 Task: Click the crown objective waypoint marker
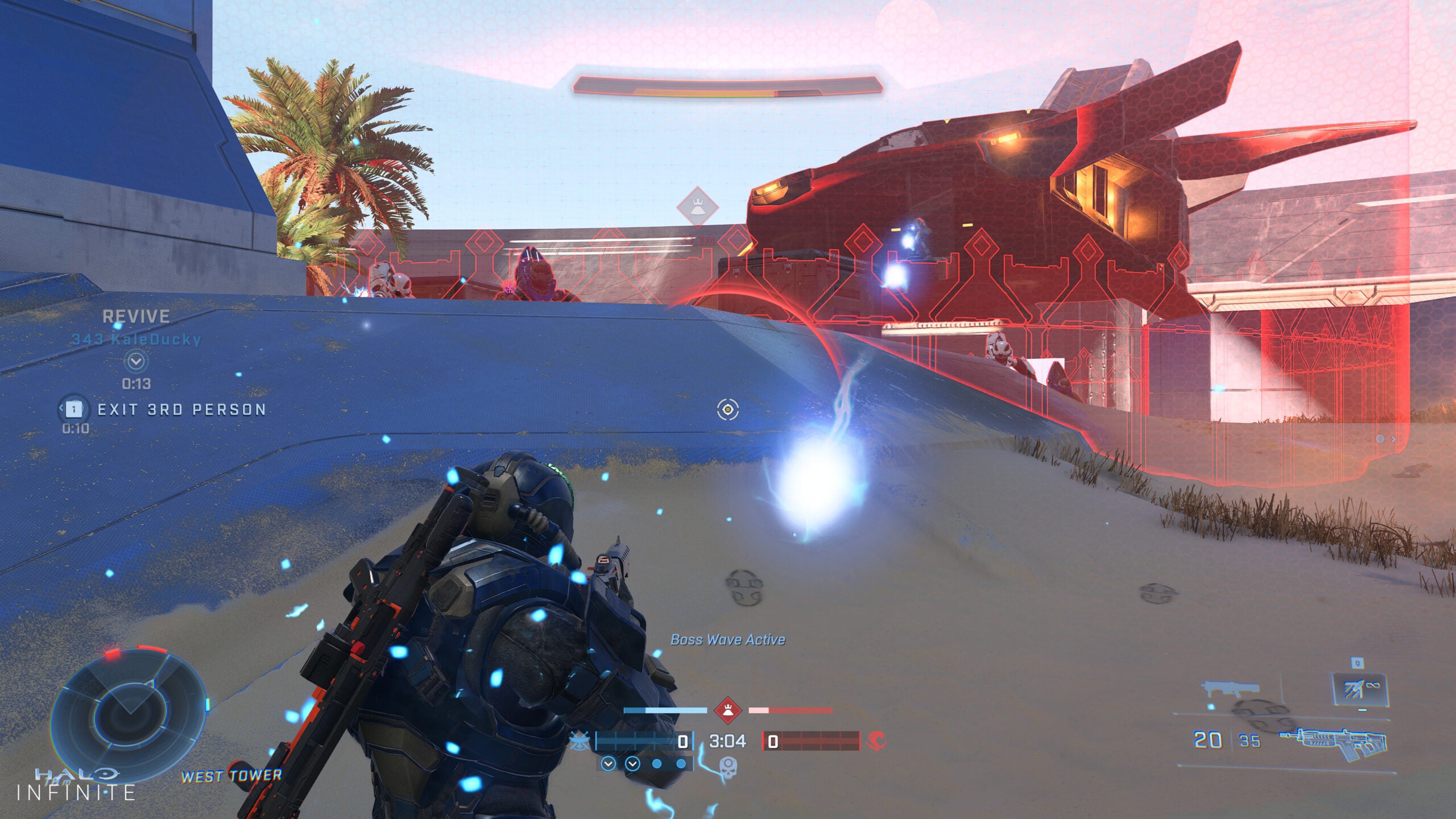(x=697, y=206)
